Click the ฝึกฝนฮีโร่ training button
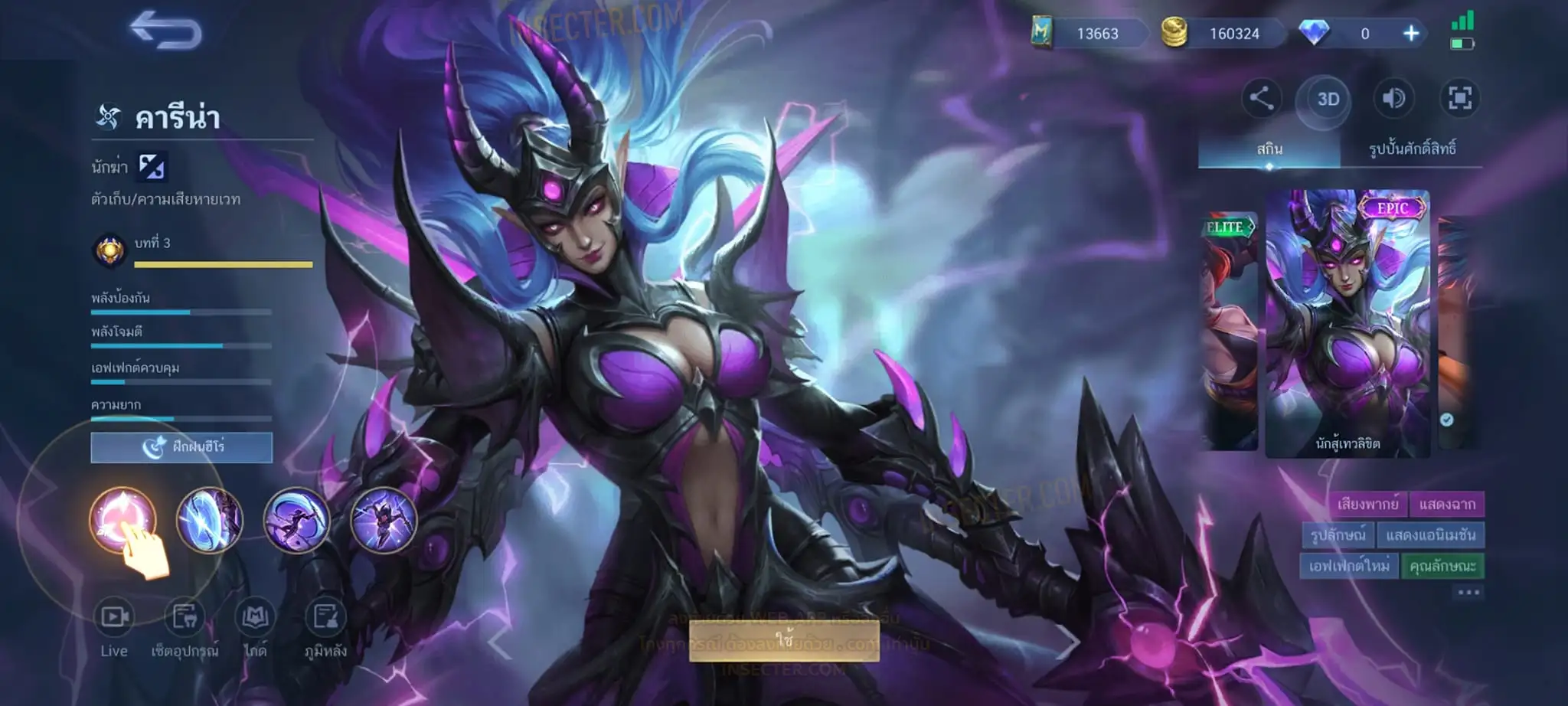The width and height of the screenshot is (1568, 706). pos(181,447)
